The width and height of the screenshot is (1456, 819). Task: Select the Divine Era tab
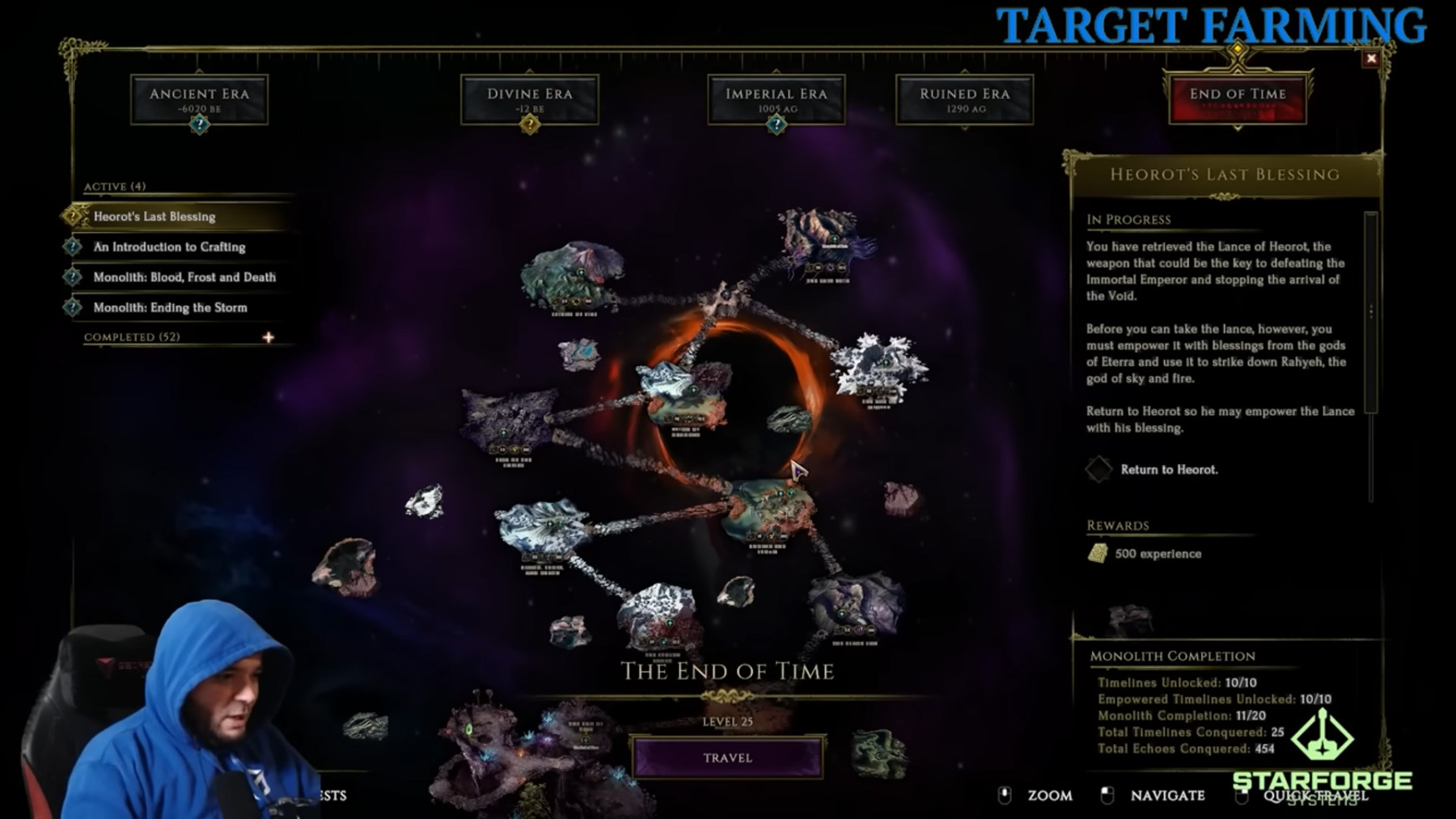click(x=529, y=99)
